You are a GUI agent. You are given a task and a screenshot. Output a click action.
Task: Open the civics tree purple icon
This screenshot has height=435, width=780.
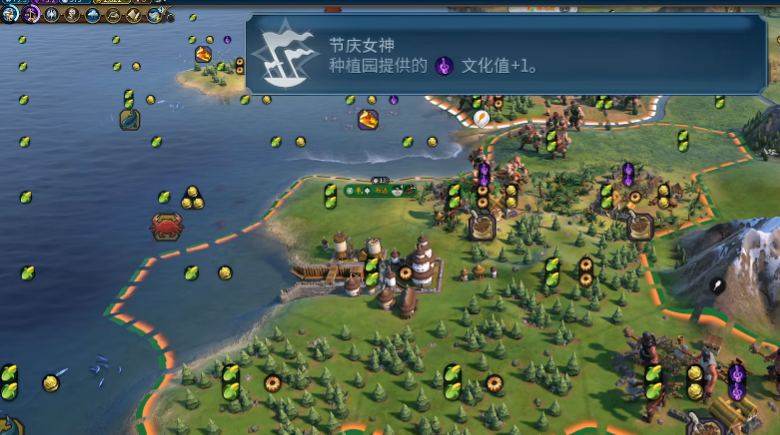[x=31, y=14]
